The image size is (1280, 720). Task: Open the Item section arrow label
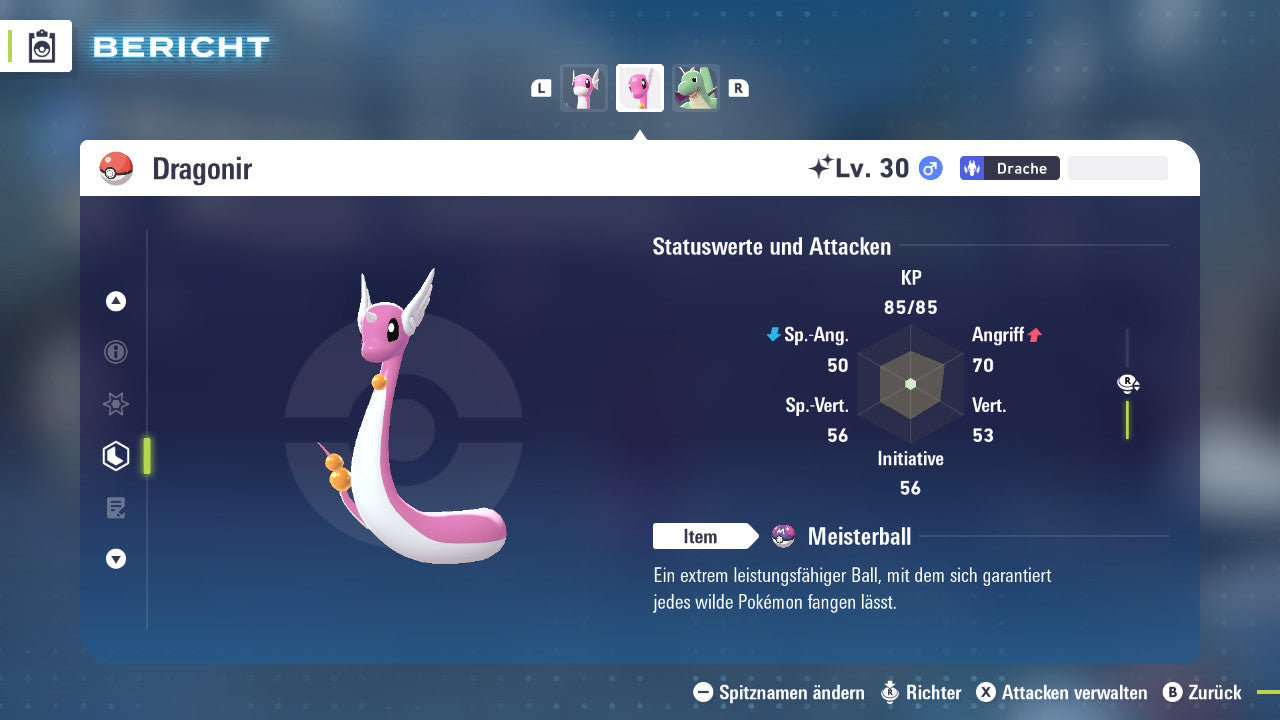point(706,536)
